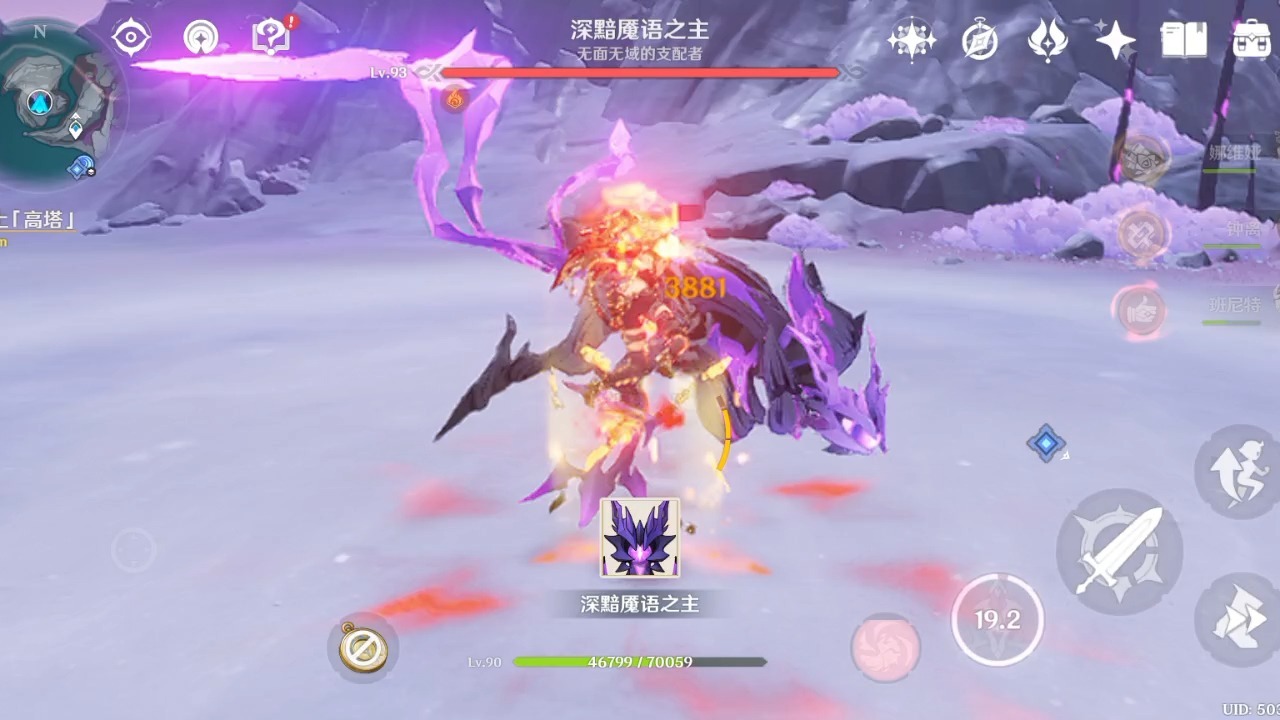Tap elemental skill showing 19.2 cooldown
The width and height of the screenshot is (1280, 720).
tap(999, 620)
